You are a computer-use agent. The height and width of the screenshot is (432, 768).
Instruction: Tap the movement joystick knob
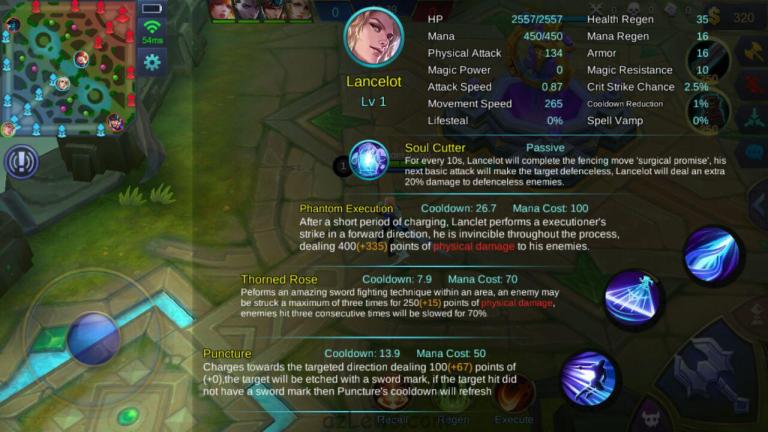(94, 337)
